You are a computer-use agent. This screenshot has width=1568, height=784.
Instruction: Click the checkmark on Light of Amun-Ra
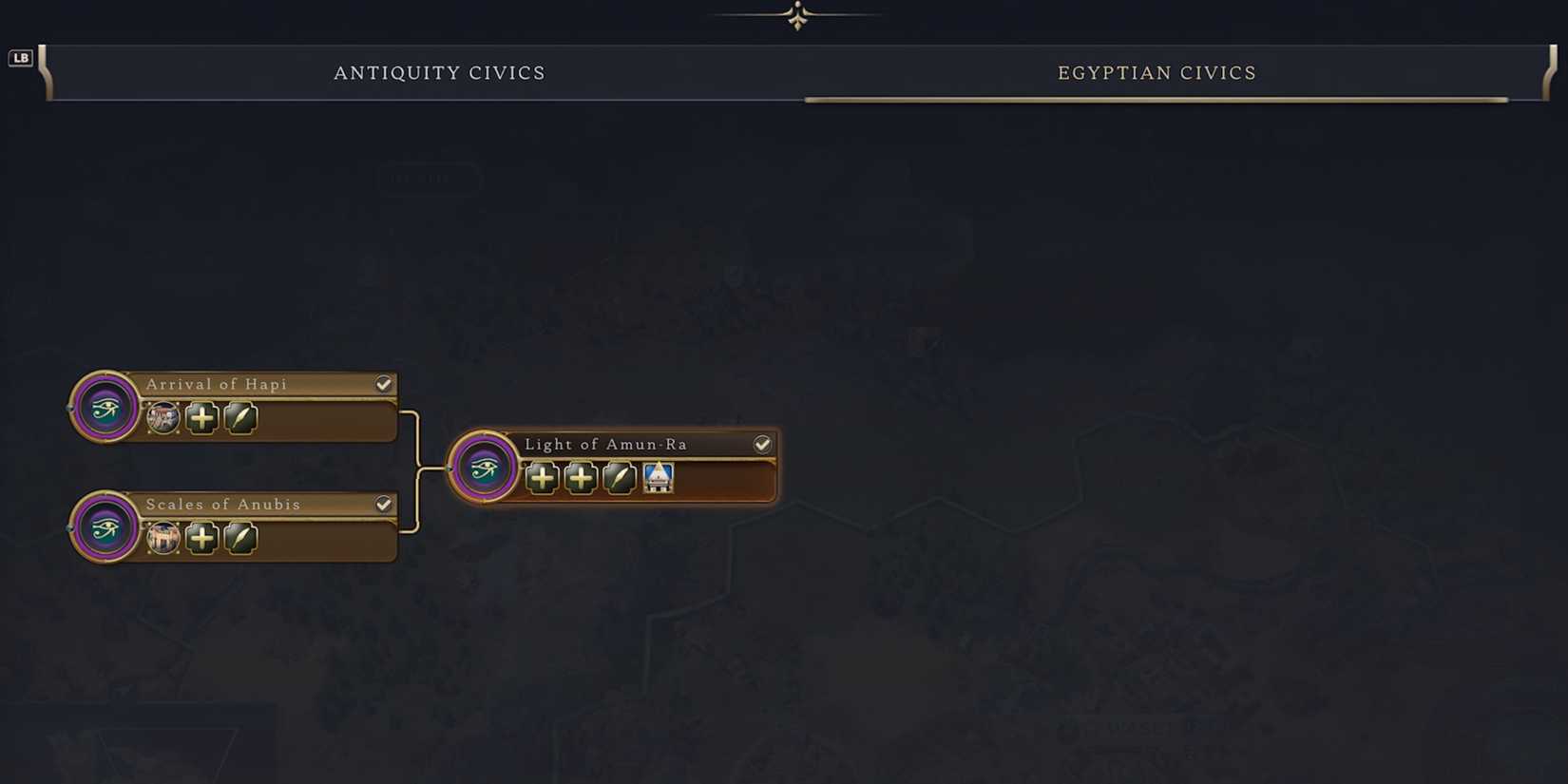click(x=763, y=443)
